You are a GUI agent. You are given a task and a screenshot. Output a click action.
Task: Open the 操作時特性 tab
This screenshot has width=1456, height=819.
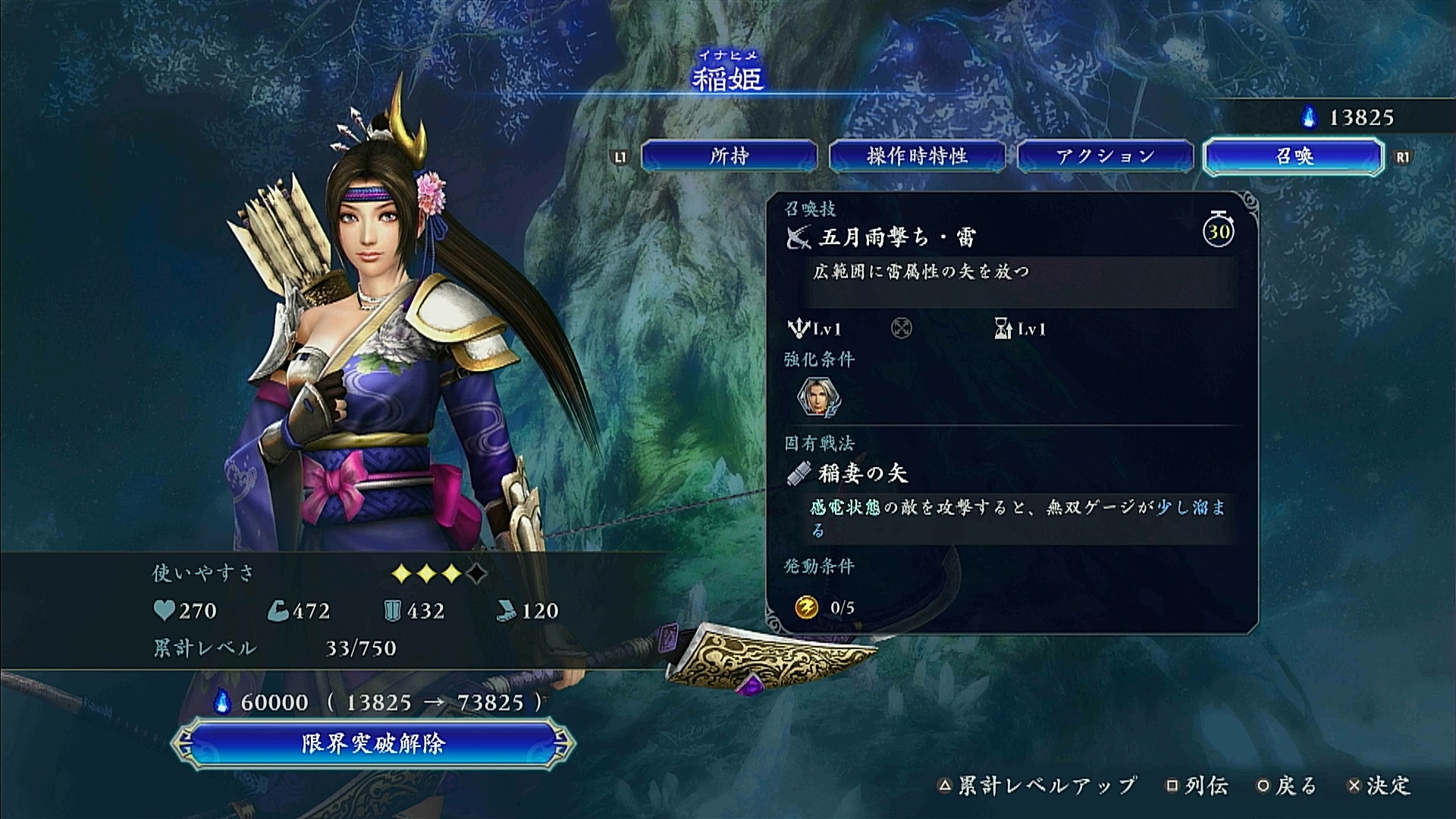click(x=917, y=156)
